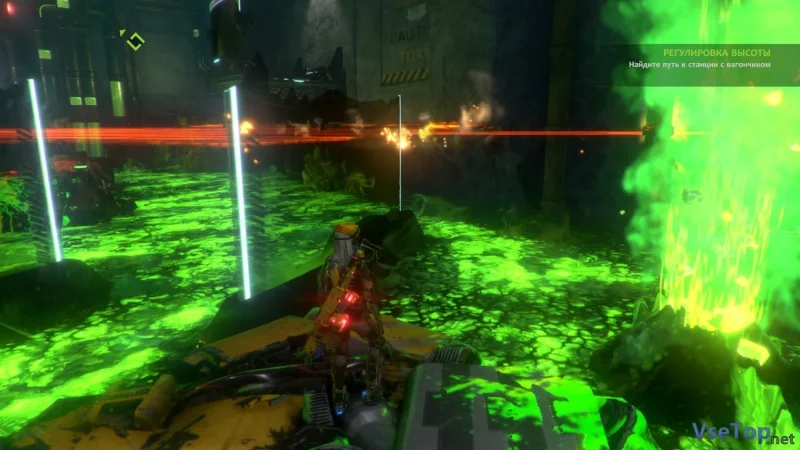Open the VseTop.net watermark link
800x450 pixels.
coord(742,432)
